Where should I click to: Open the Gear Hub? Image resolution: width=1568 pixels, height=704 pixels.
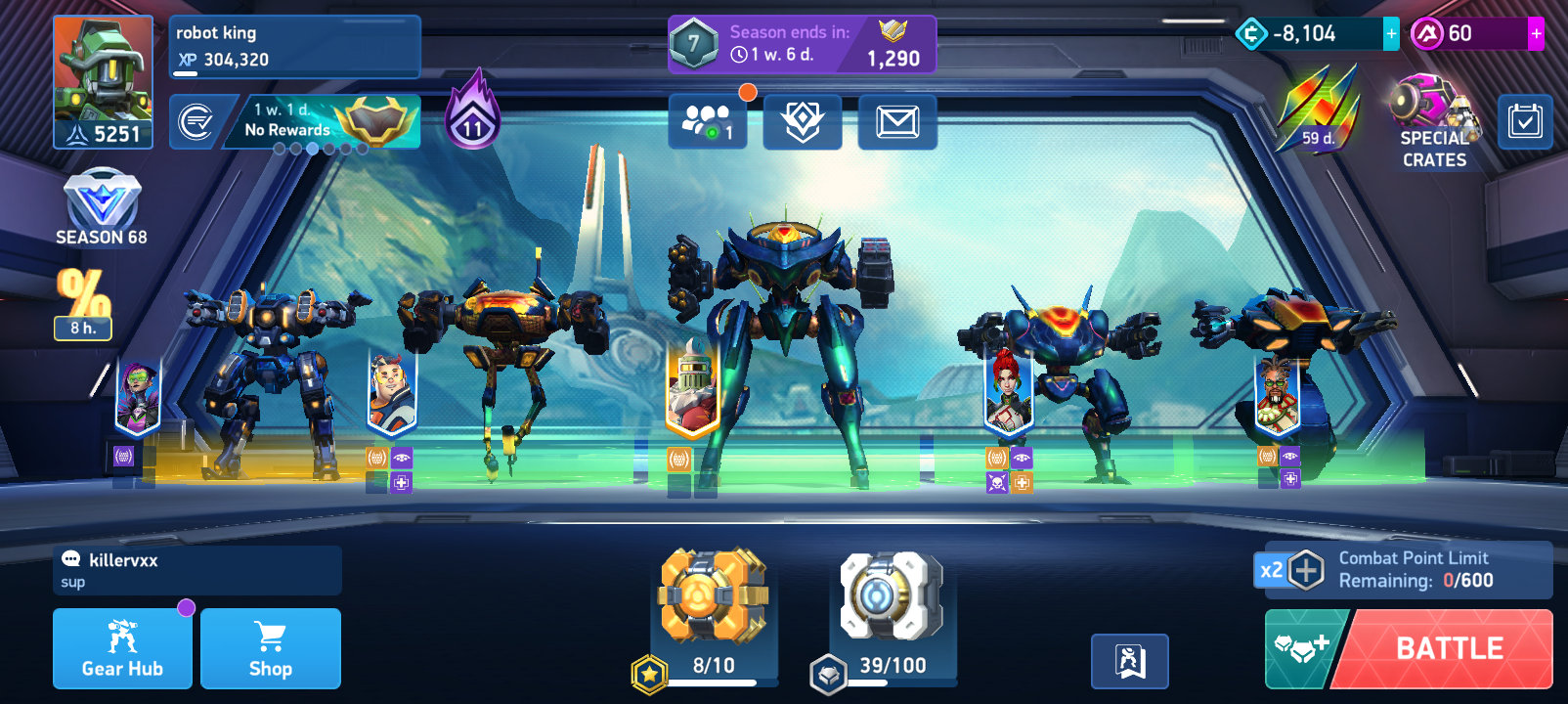(x=122, y=648)
